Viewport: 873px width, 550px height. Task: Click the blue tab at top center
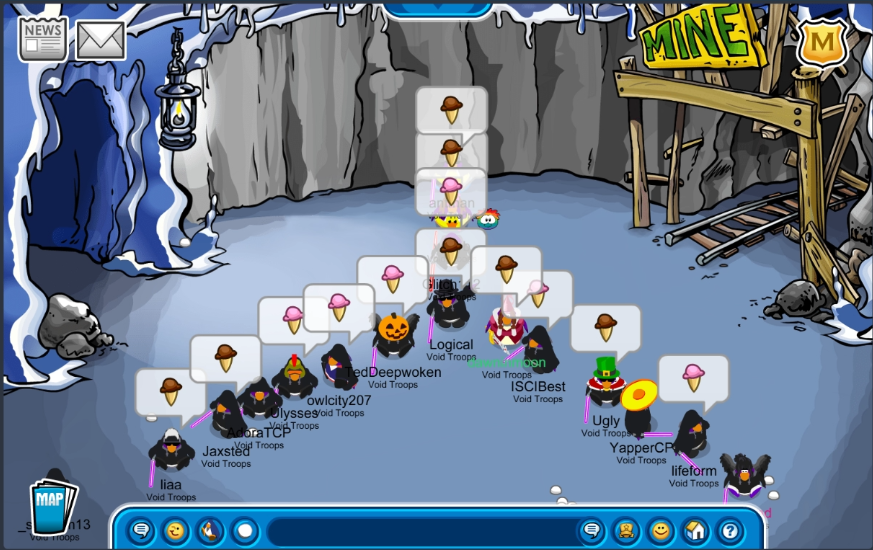click(x=438, y=8)
